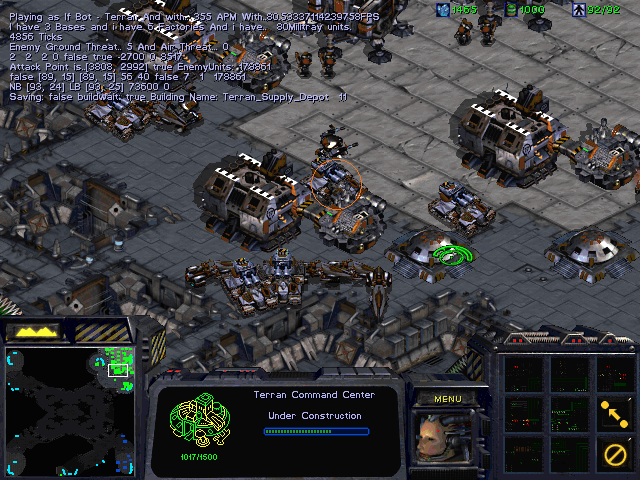The height and width of the screenshot is (480, 640).
Task: Set a rally point with the arrow icon
Action: pos(613,411)
